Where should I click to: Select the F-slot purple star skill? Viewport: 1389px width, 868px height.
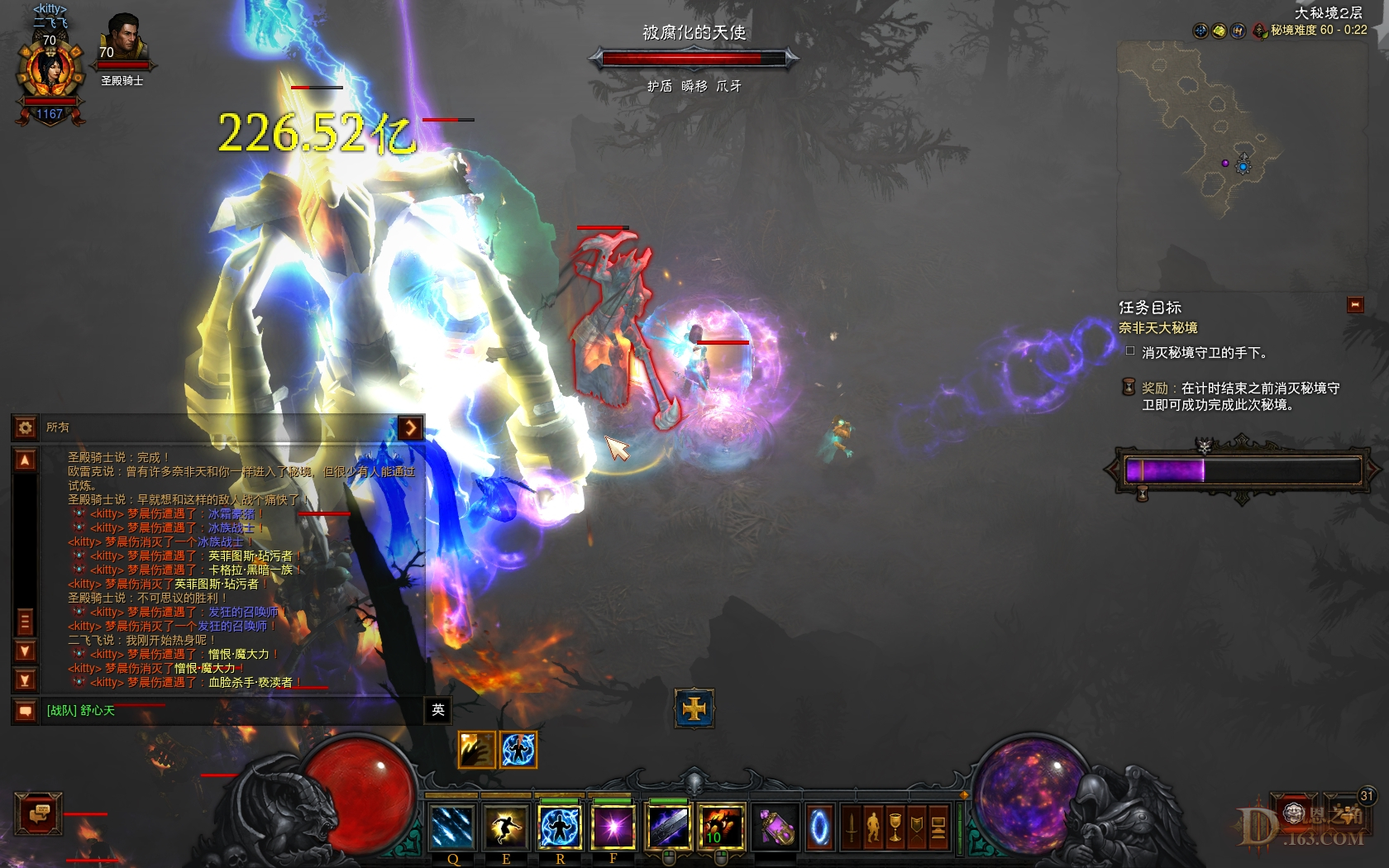click(613, 827)
